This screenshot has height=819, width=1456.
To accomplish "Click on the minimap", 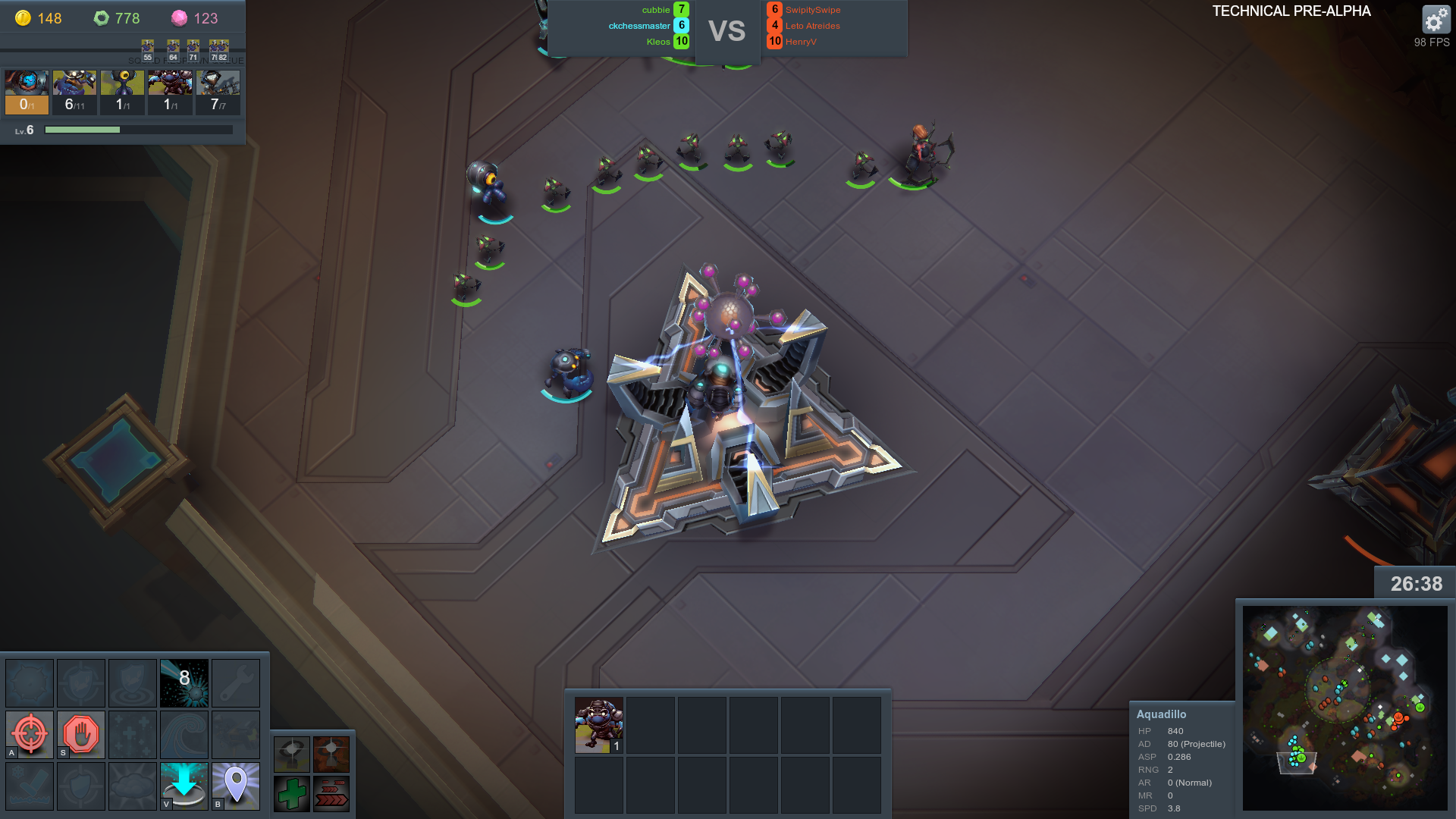I will click(1345, 707).
